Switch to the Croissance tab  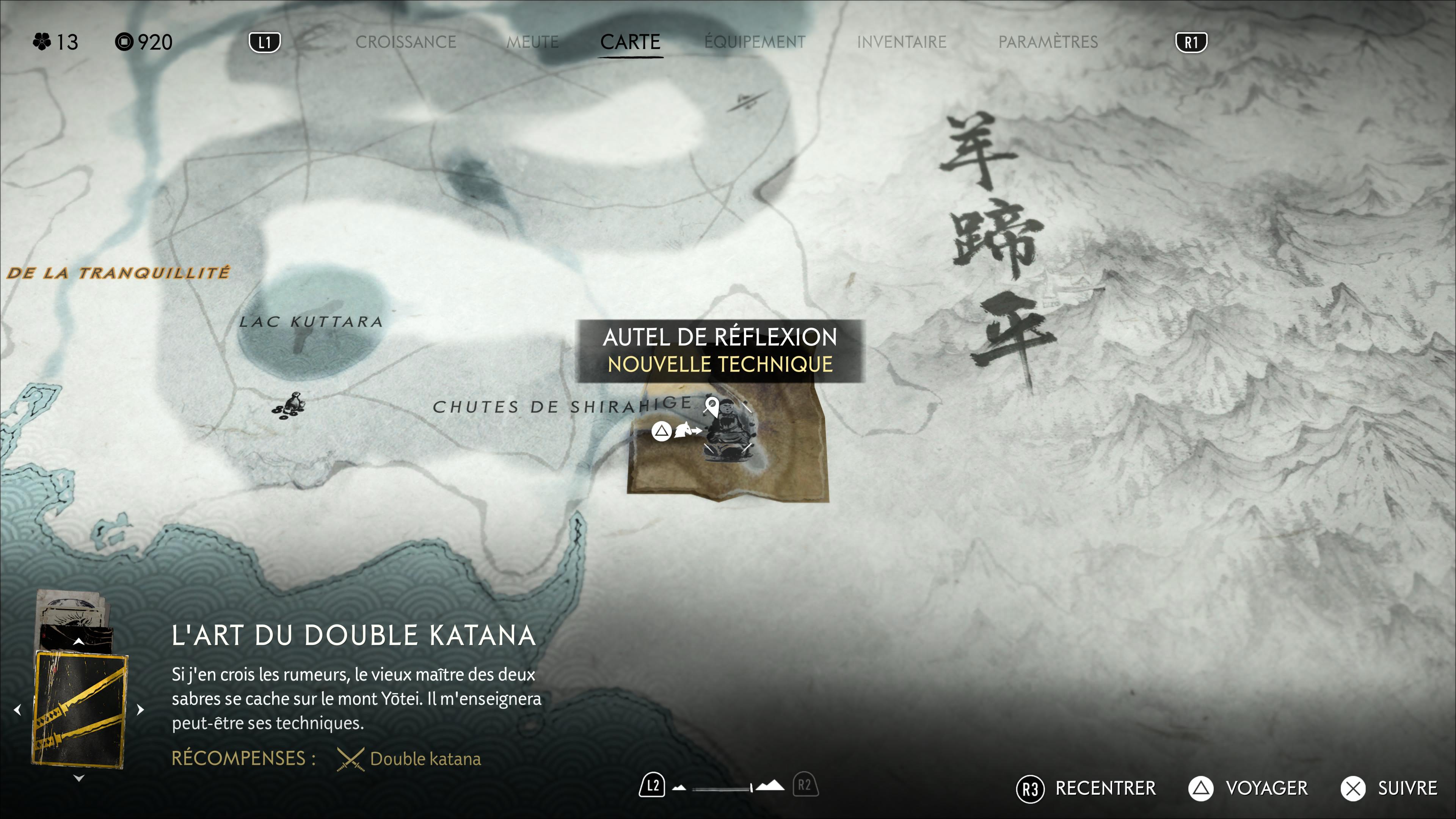[405, 42]
